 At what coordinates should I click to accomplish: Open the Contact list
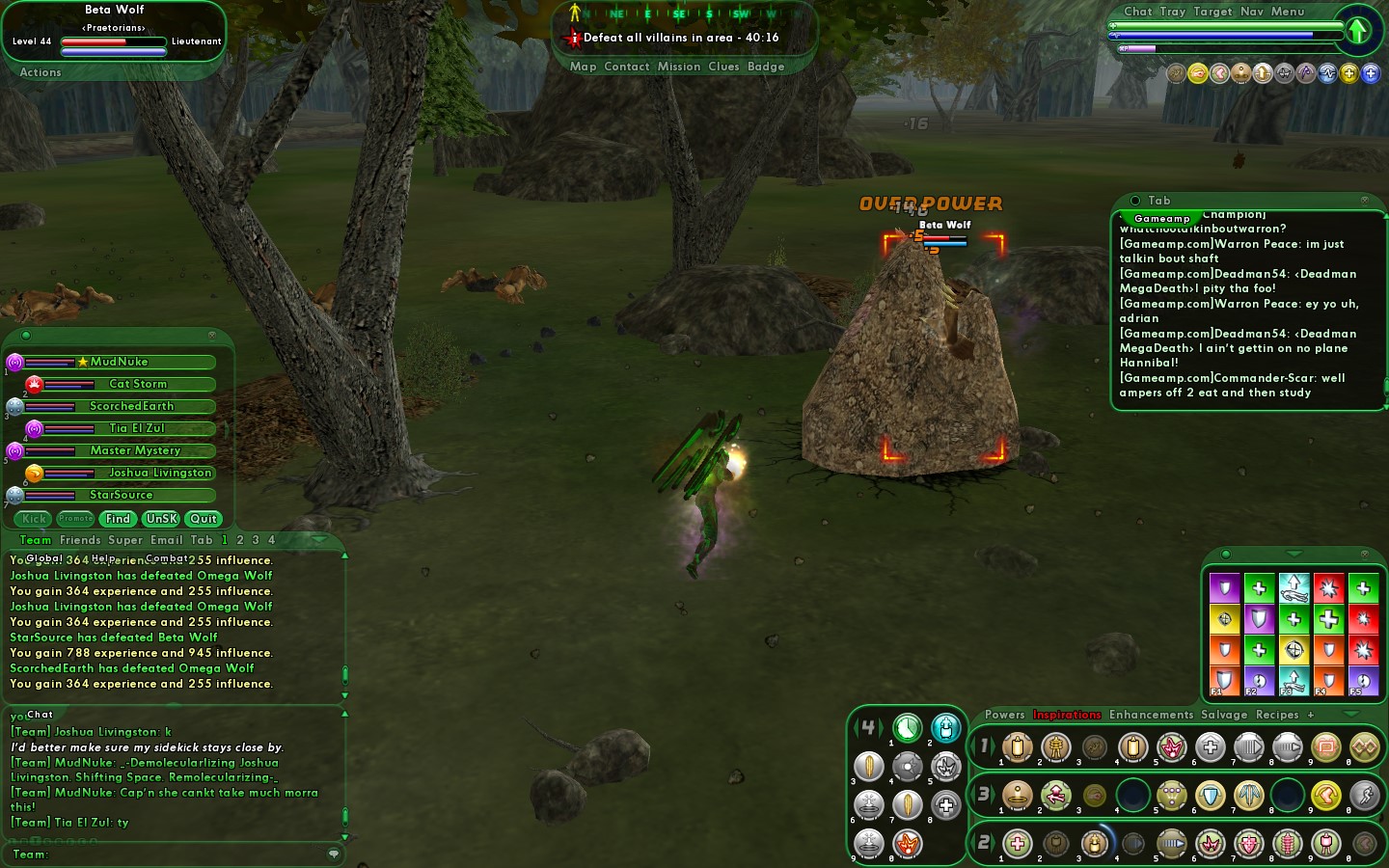(626, 67)
